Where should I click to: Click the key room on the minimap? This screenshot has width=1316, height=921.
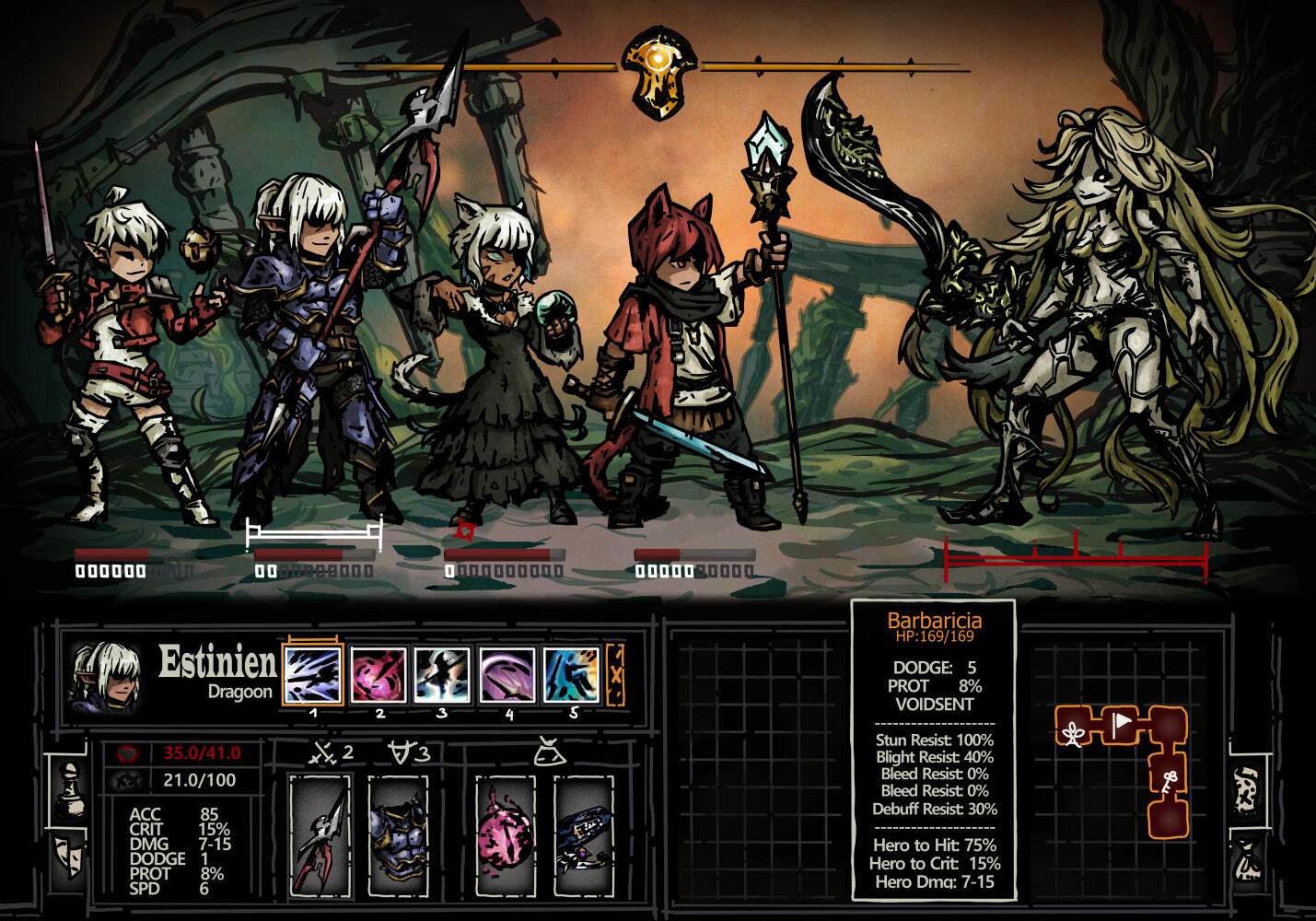point(1169,779)
